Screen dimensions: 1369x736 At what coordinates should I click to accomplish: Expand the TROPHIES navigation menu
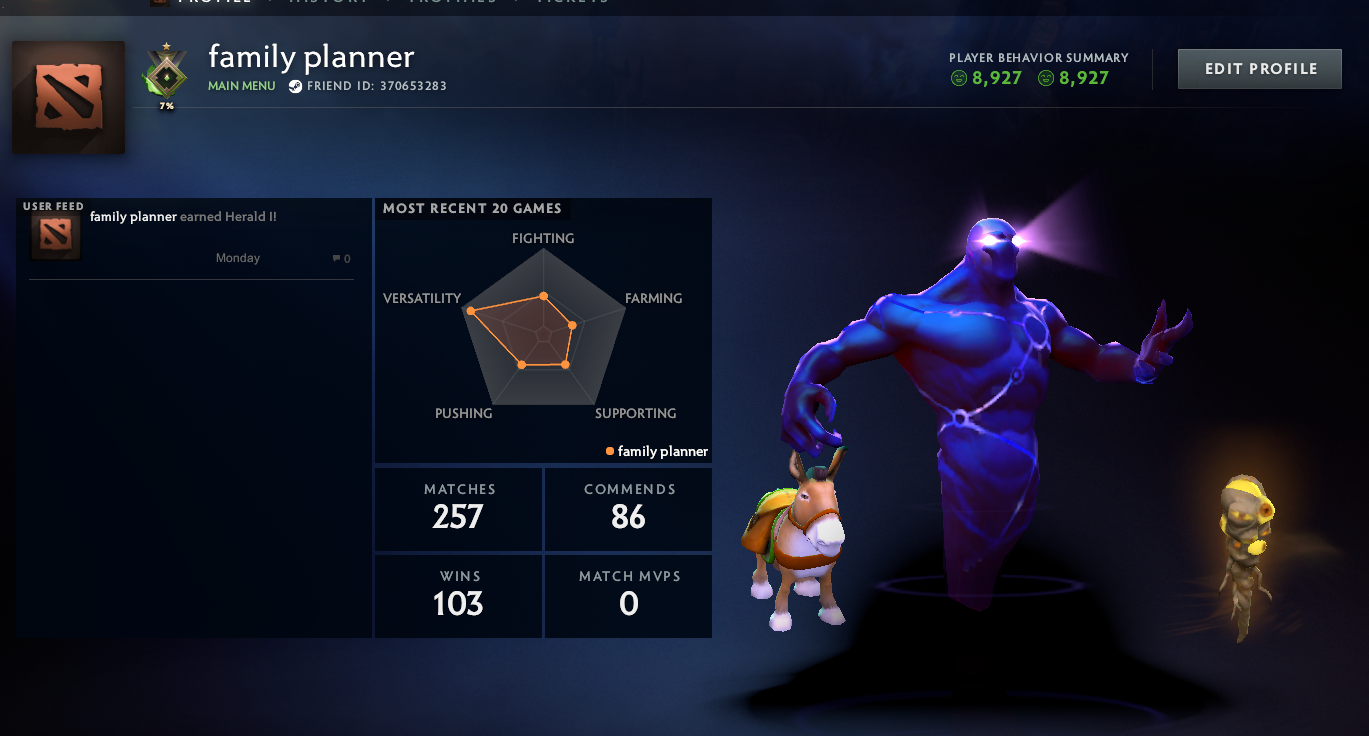click(452, 3)
